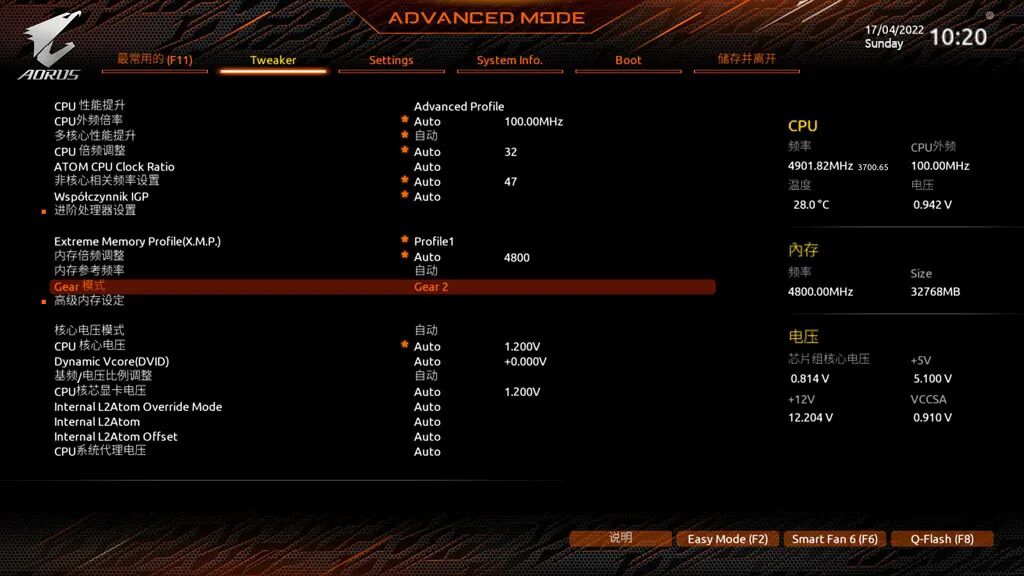Viewport: 1024px width, 576px height.
Task: Open Easy Mode (F2)
Action: tap(727, 539)
